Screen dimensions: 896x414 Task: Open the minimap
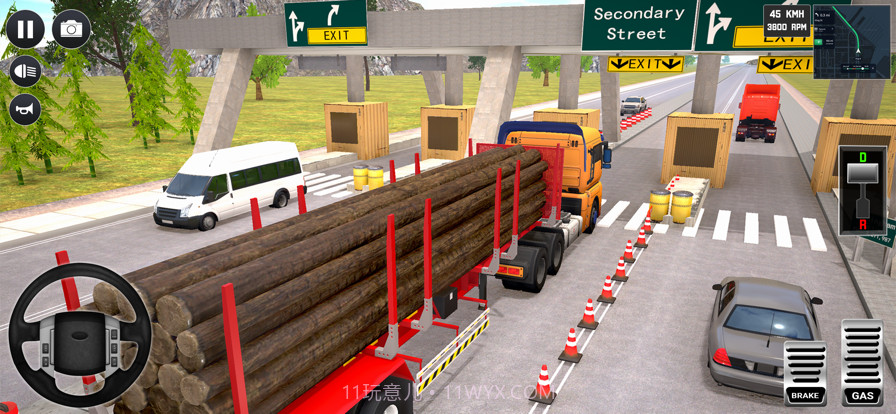pyautogui.click(x=851, y=41)
